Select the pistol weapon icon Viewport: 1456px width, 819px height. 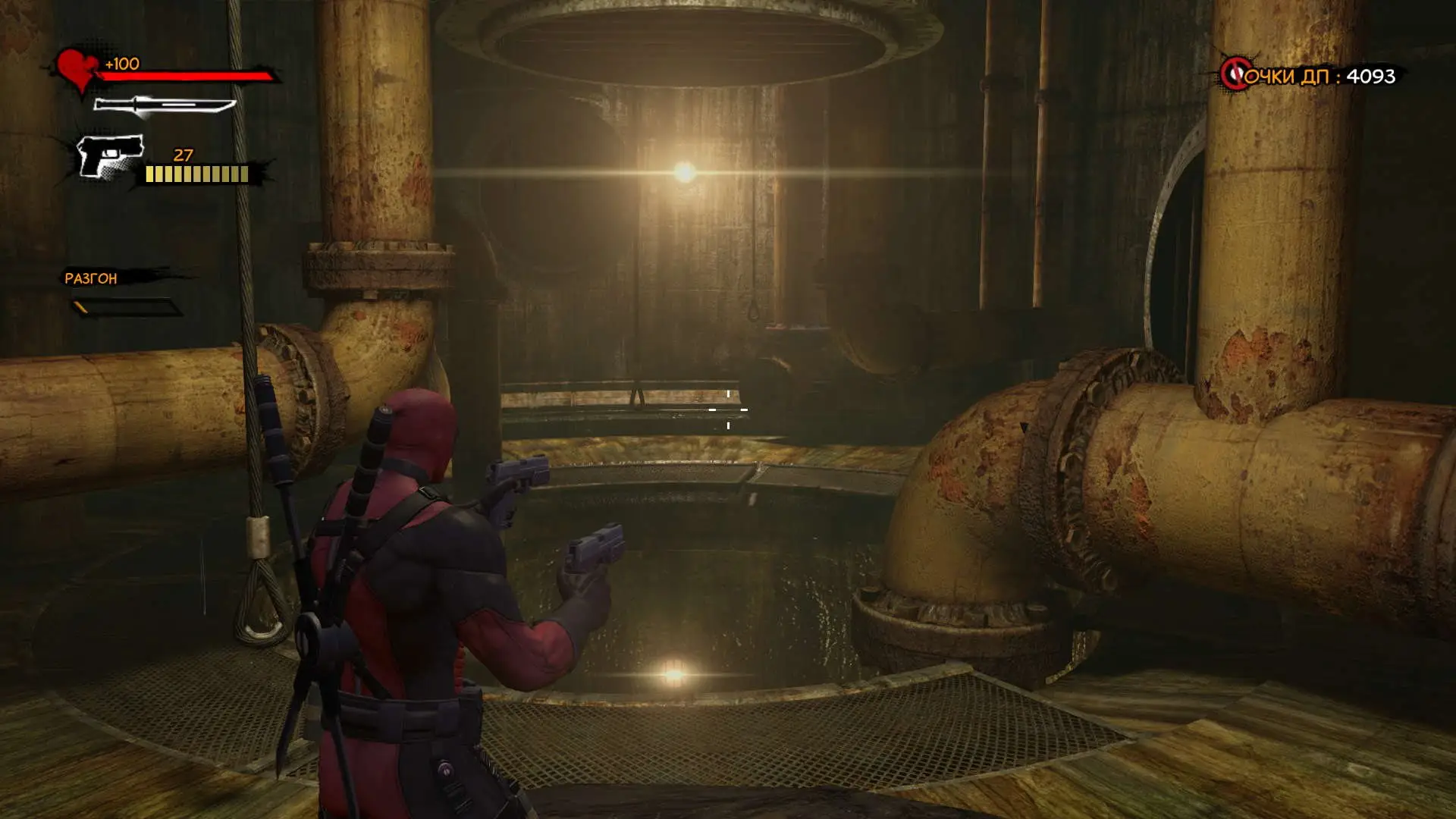[110, 157]
